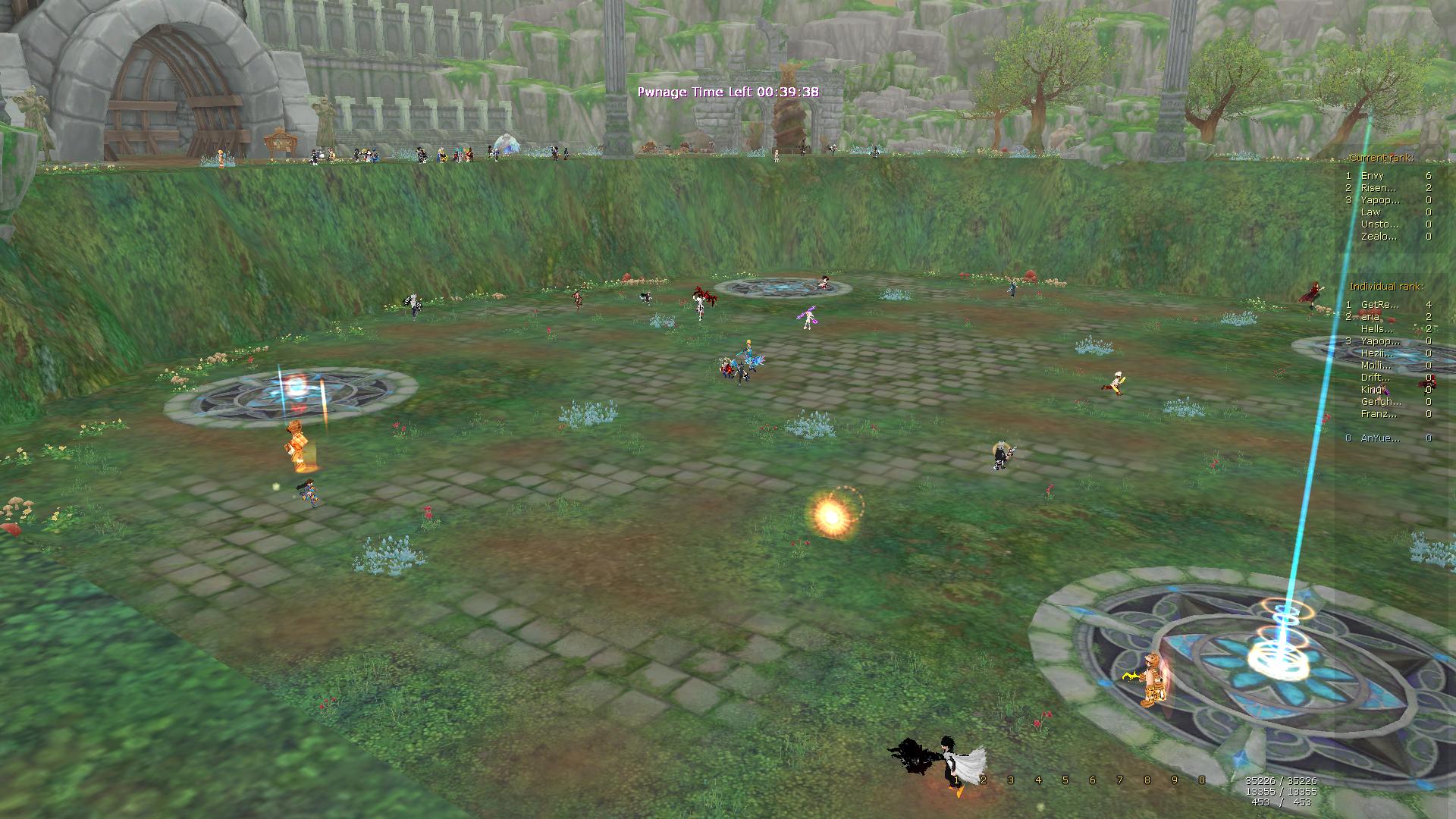The width and height of the screenshot is (1456, 819).
Task: Select the Risen... guild rank row
Action: tap(1378, 187)
